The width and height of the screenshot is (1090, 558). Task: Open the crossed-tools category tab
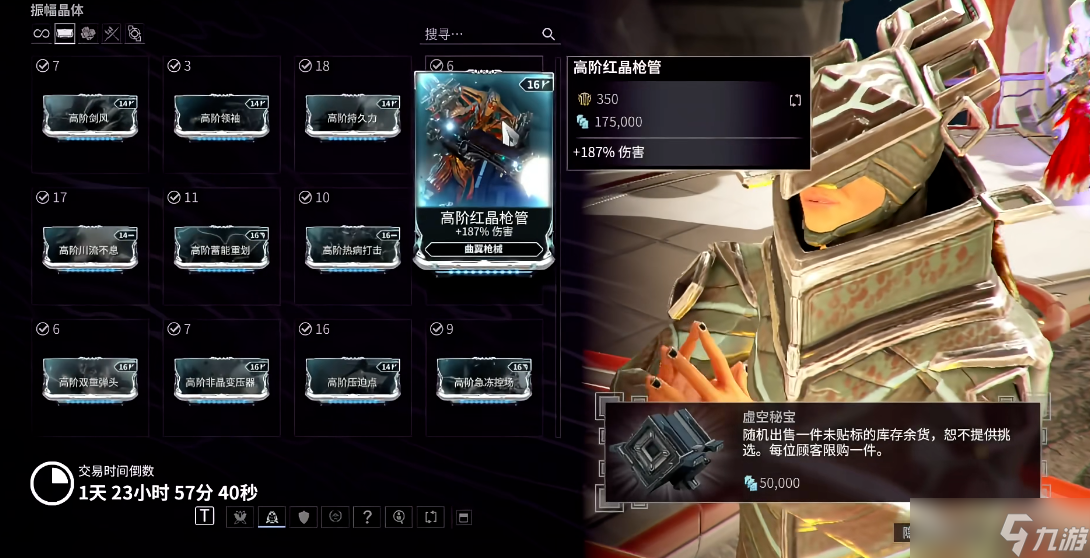click(112, 34)
